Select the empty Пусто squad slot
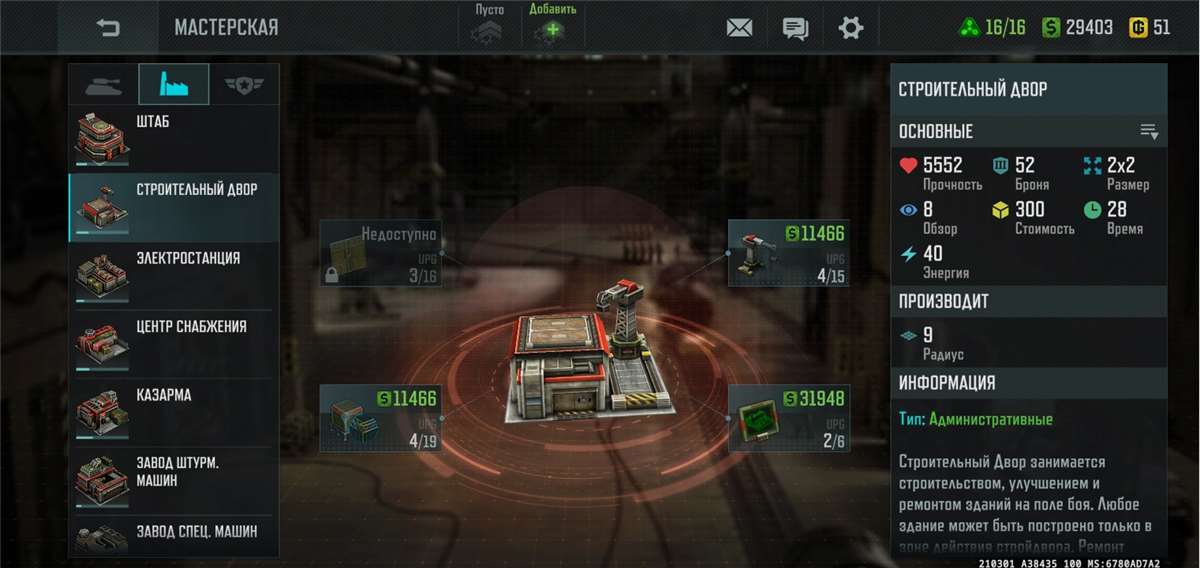Image resolution: width=1200 pixels, height=568 pixels. (490, 26)
